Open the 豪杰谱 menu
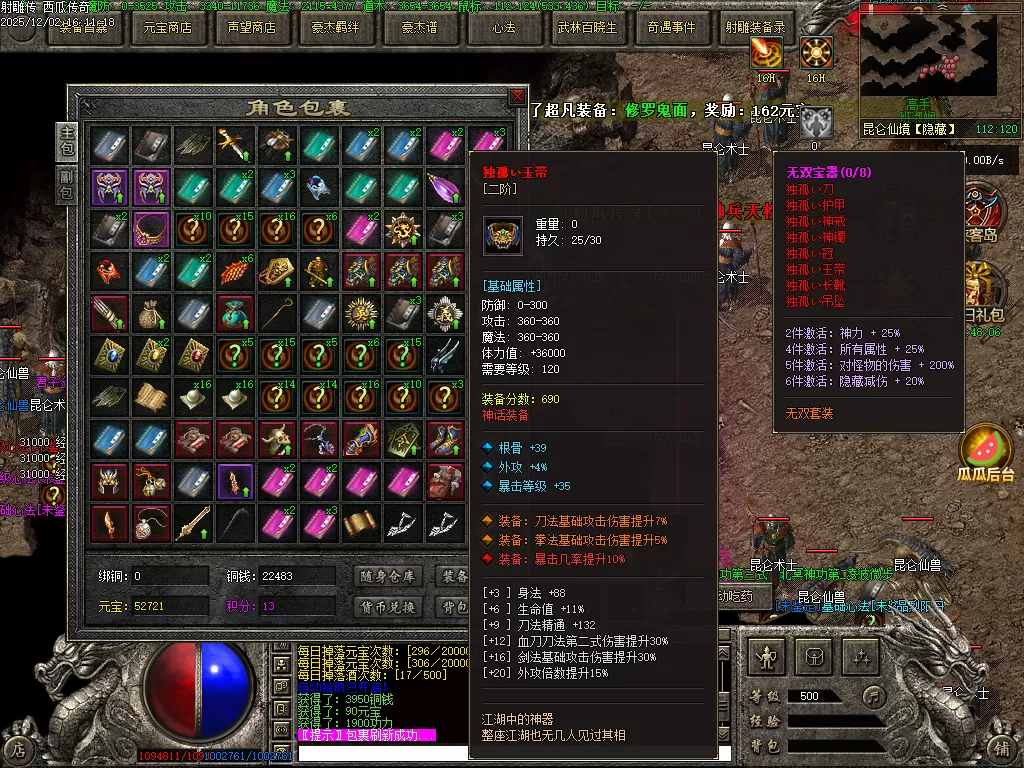1024x768 pixels. pos(419,28)
